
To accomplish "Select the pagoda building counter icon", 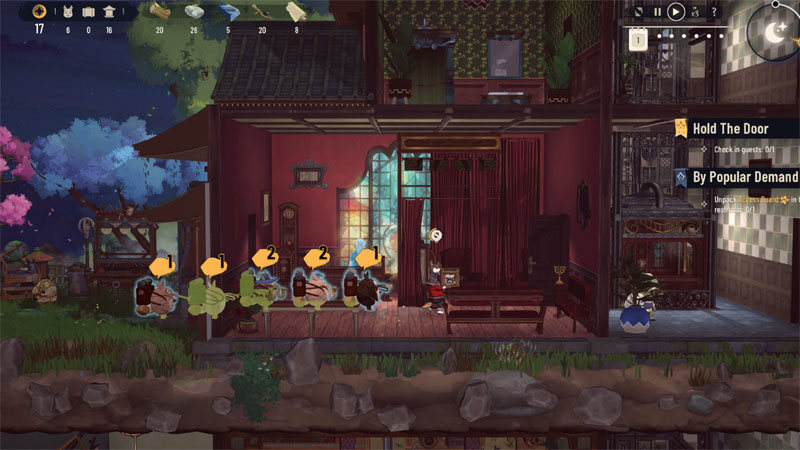I will click(108, 12).
